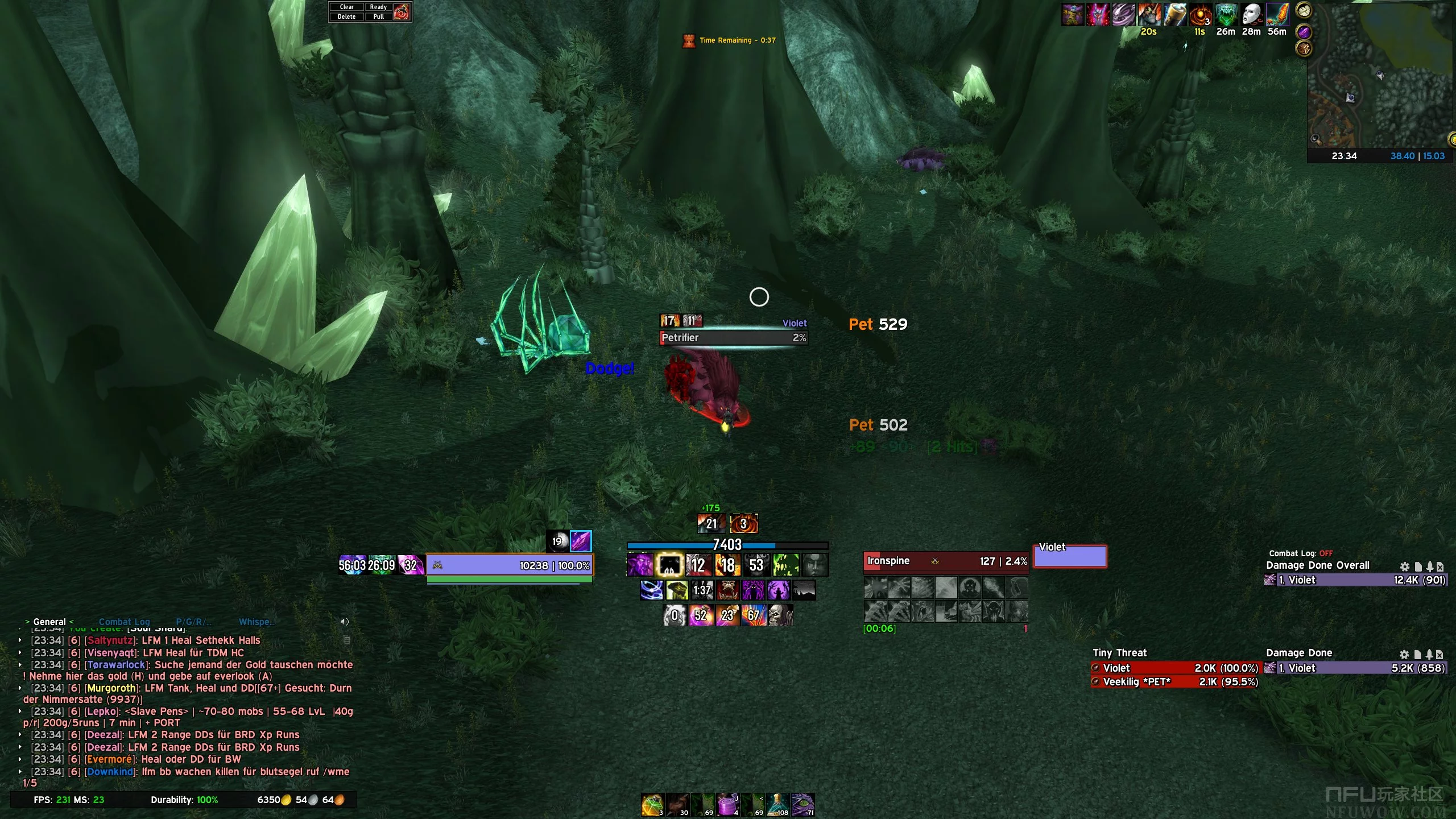Use the skull-faced ability icon

click(x=780, y=615)
